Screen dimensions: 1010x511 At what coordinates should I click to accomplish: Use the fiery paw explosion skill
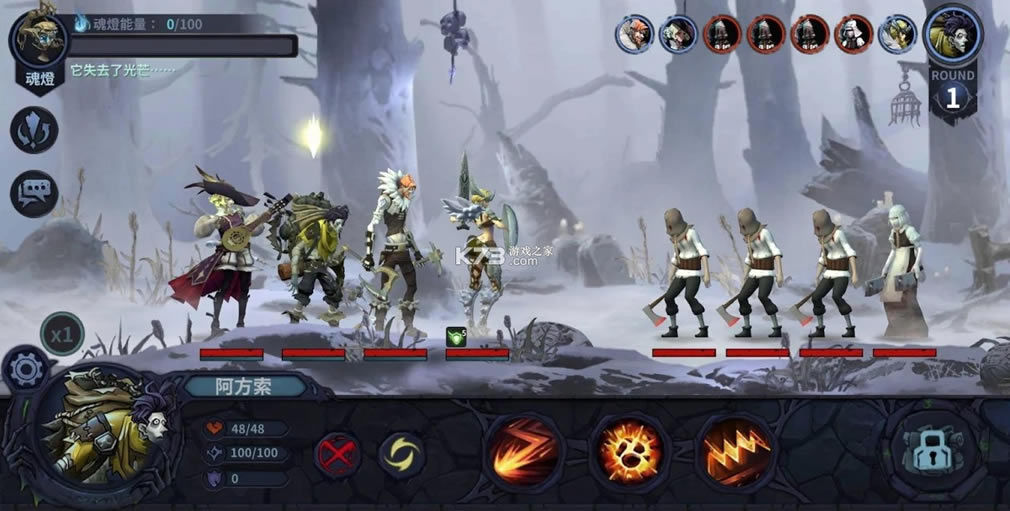click(x=628, y=451)
